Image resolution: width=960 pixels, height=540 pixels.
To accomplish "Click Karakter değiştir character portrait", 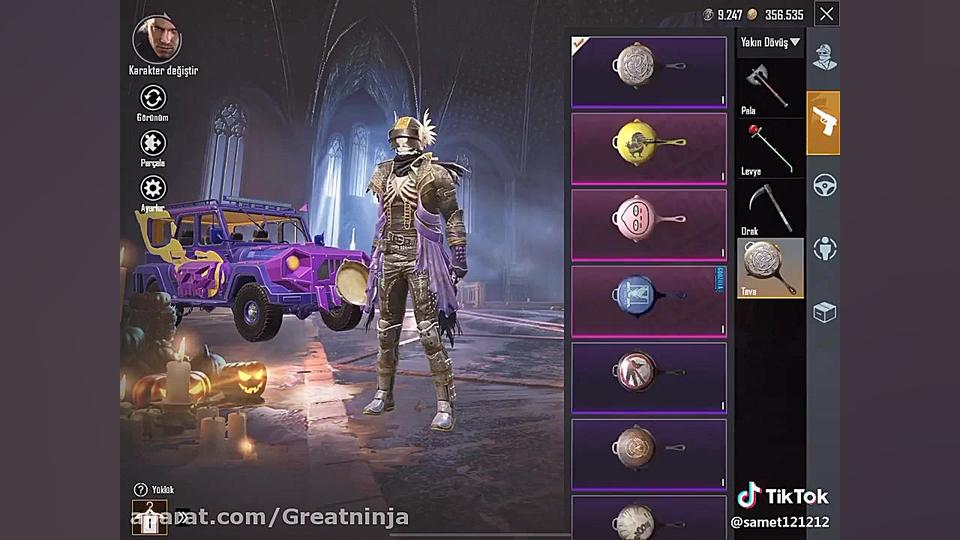I will click(x=157, y=40).
